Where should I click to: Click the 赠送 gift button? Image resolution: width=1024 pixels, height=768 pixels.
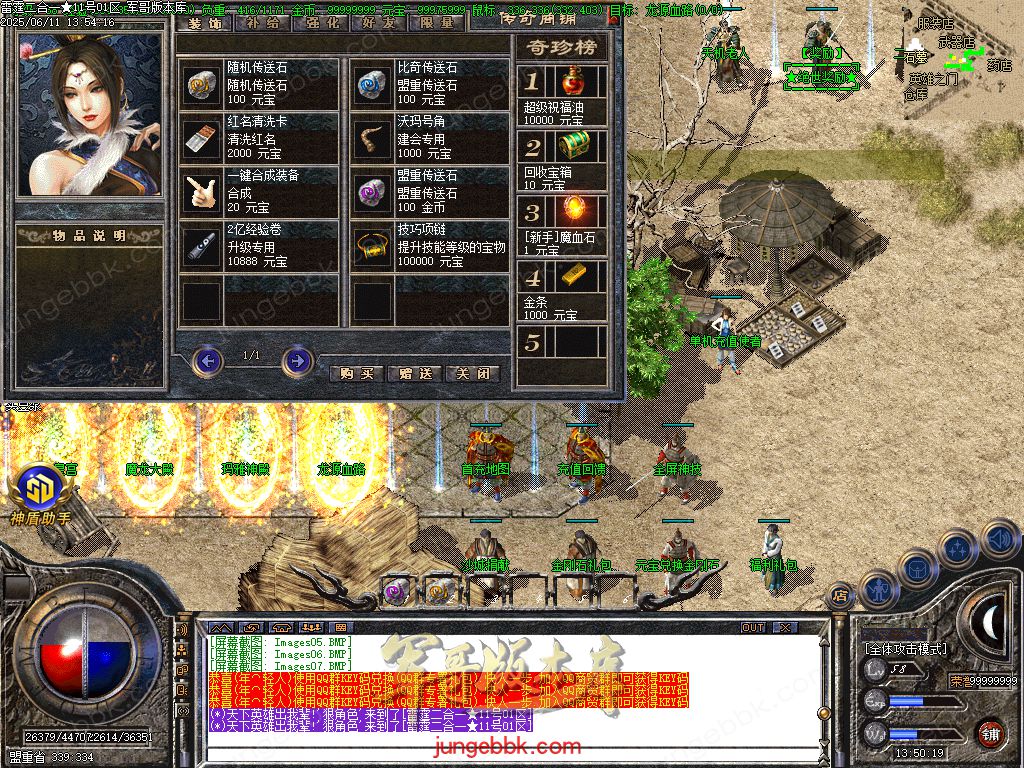click(415, 373)
